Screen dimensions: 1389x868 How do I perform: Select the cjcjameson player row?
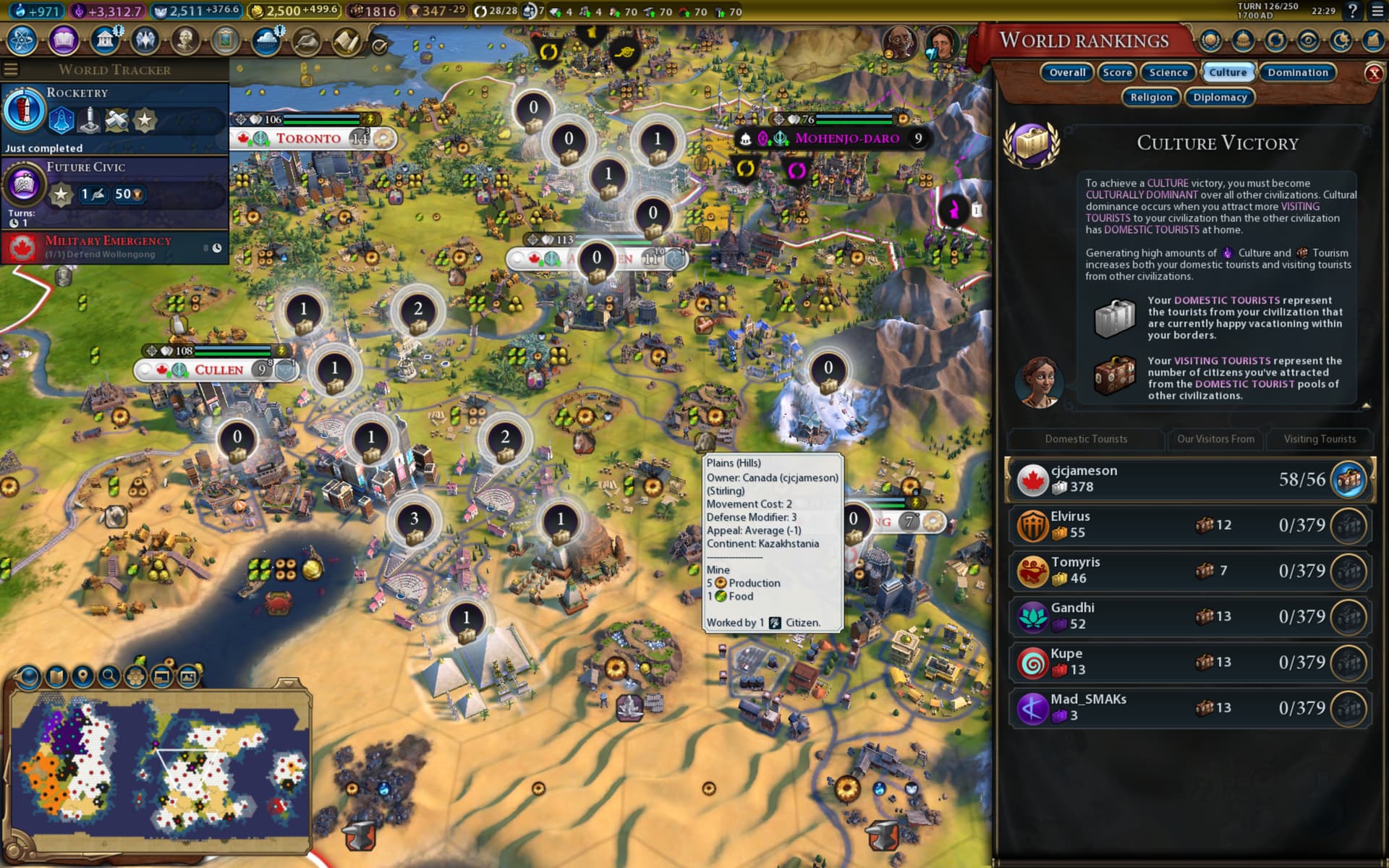1190,479
